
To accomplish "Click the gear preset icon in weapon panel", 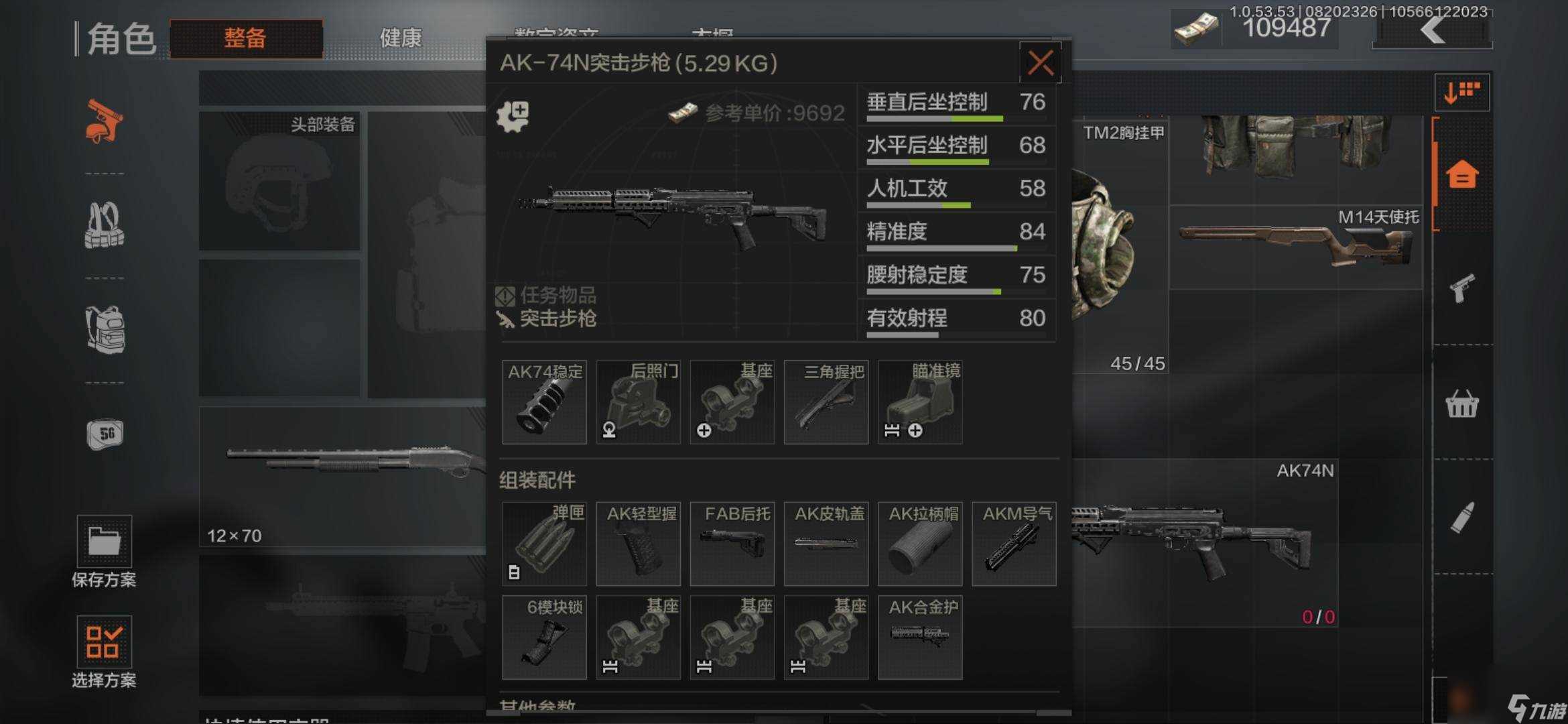I will [x=515, y=114].
